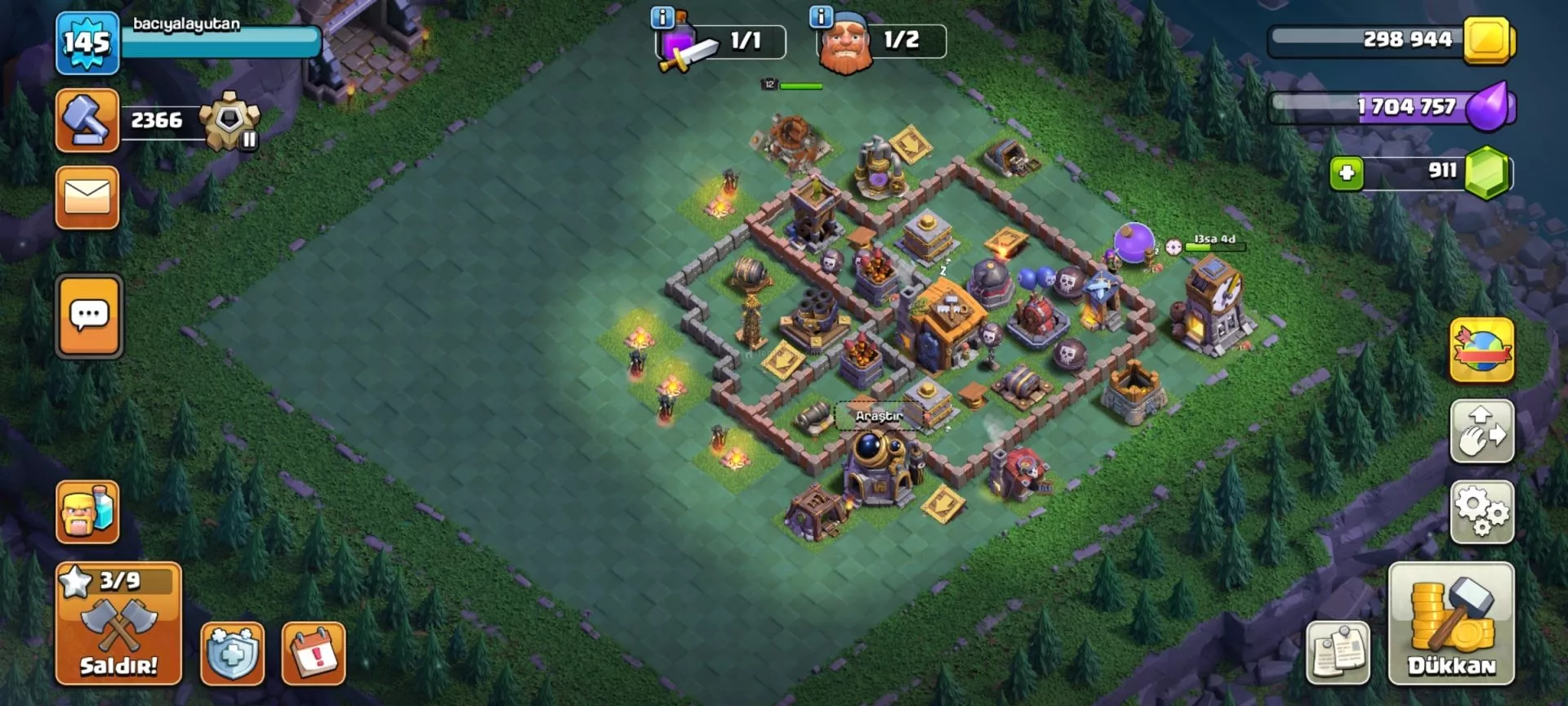Open the chat speech bubble
Screen dimensions: 1568x706
(89, 315)
